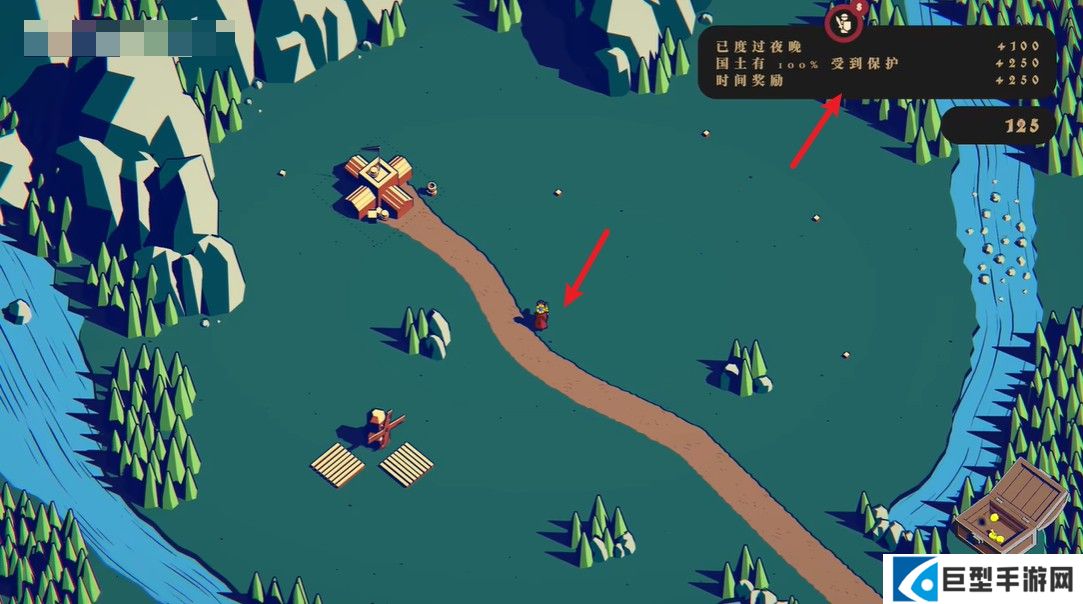Click the knight emblem above the score panel
The image size is (1083, 604).
point(845,23)
